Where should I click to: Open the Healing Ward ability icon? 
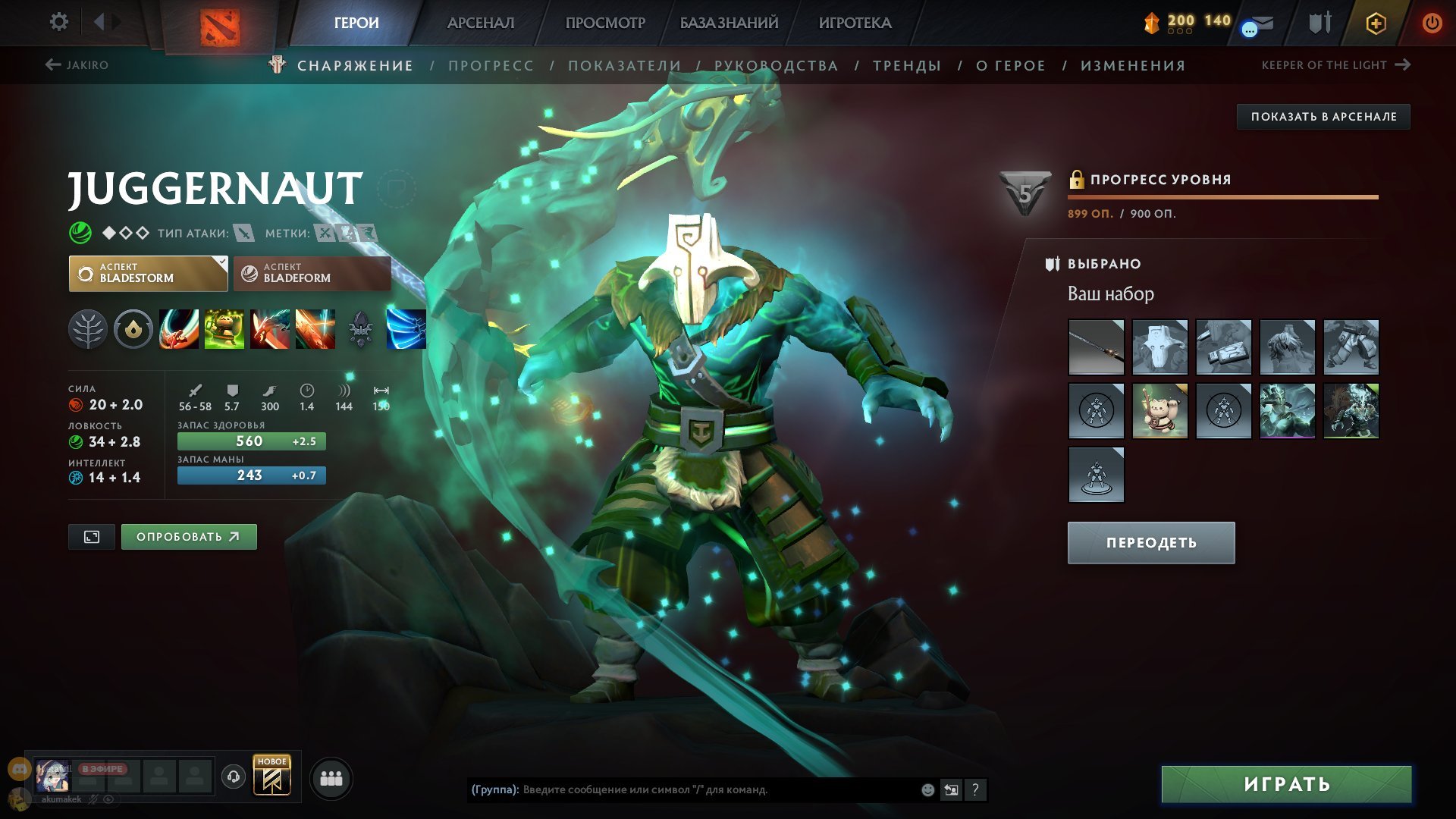coord(224,329)
